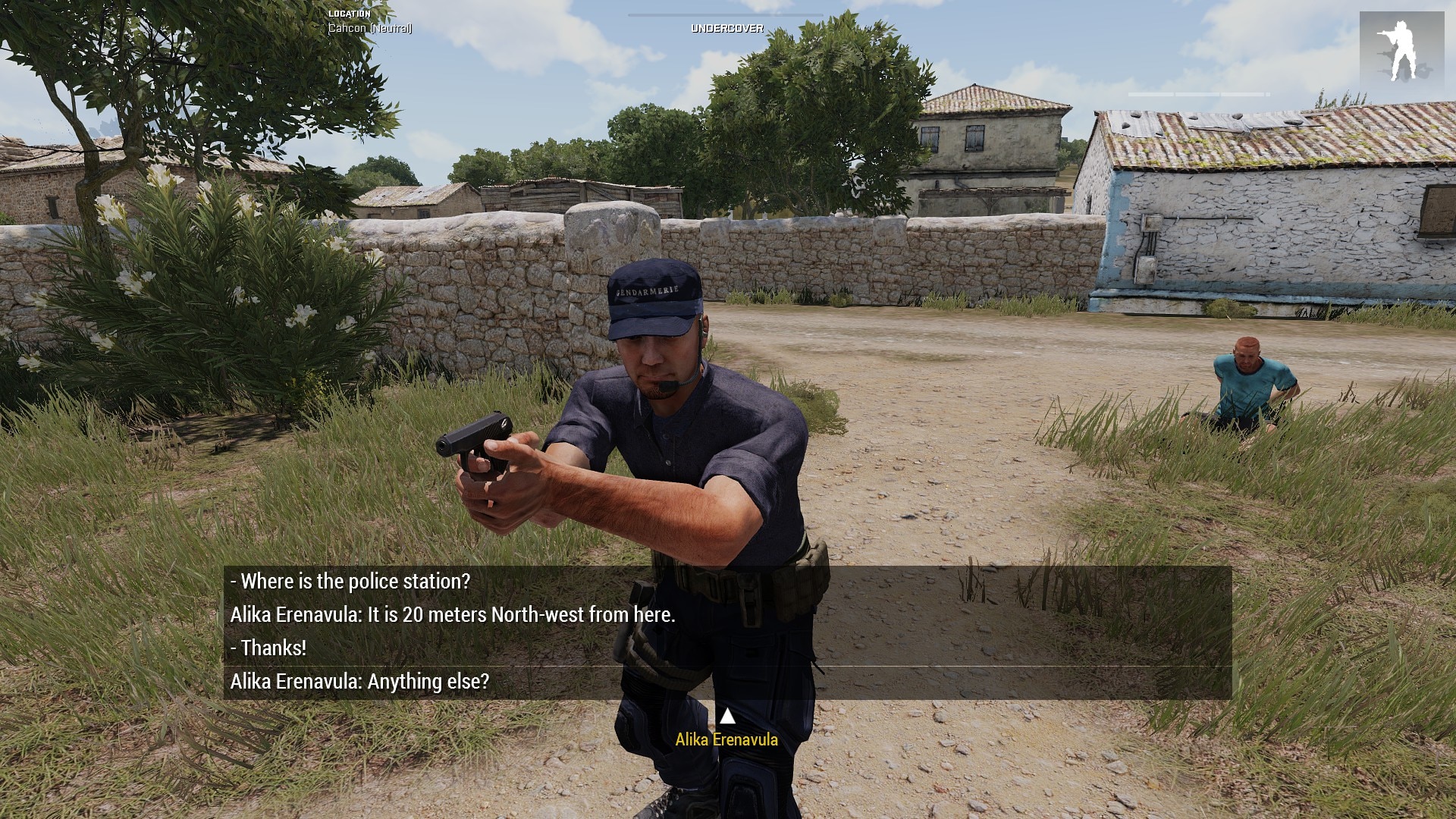Select the Alika Erenavula name marker

(x=726, y=739)
